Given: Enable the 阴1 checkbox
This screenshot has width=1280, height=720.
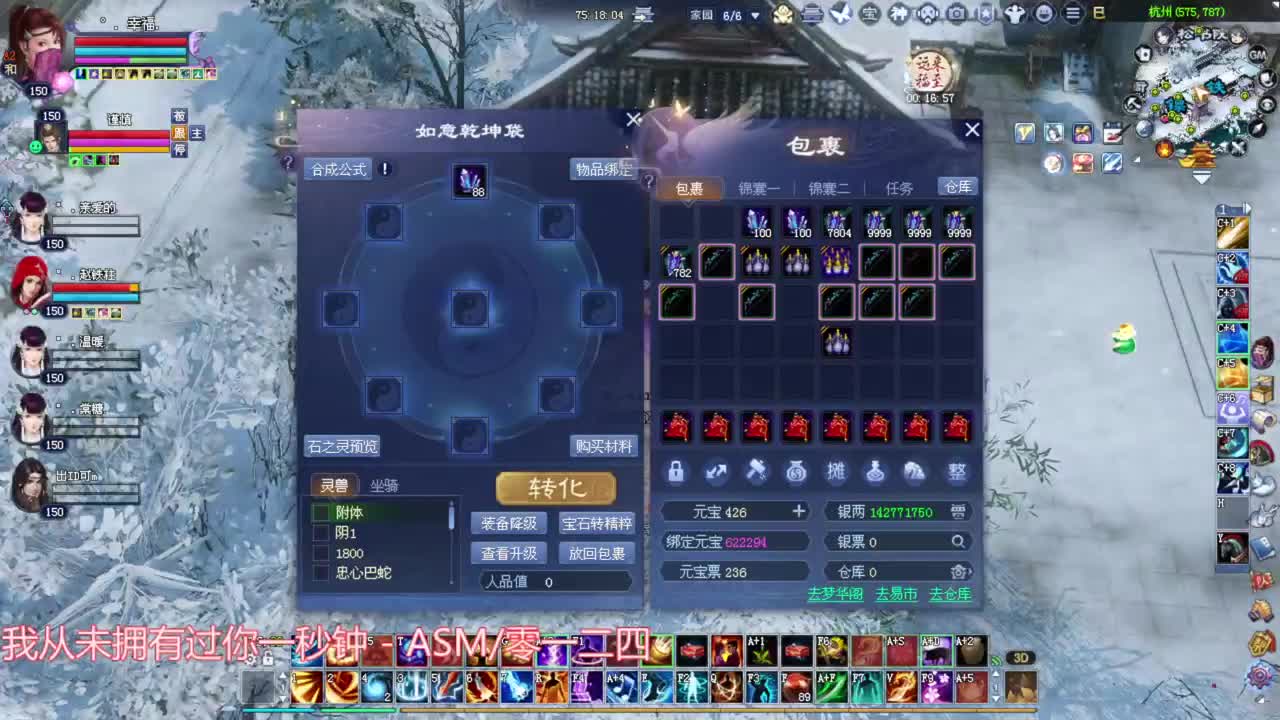Looking at the screenshot, I should pos(321,533).
